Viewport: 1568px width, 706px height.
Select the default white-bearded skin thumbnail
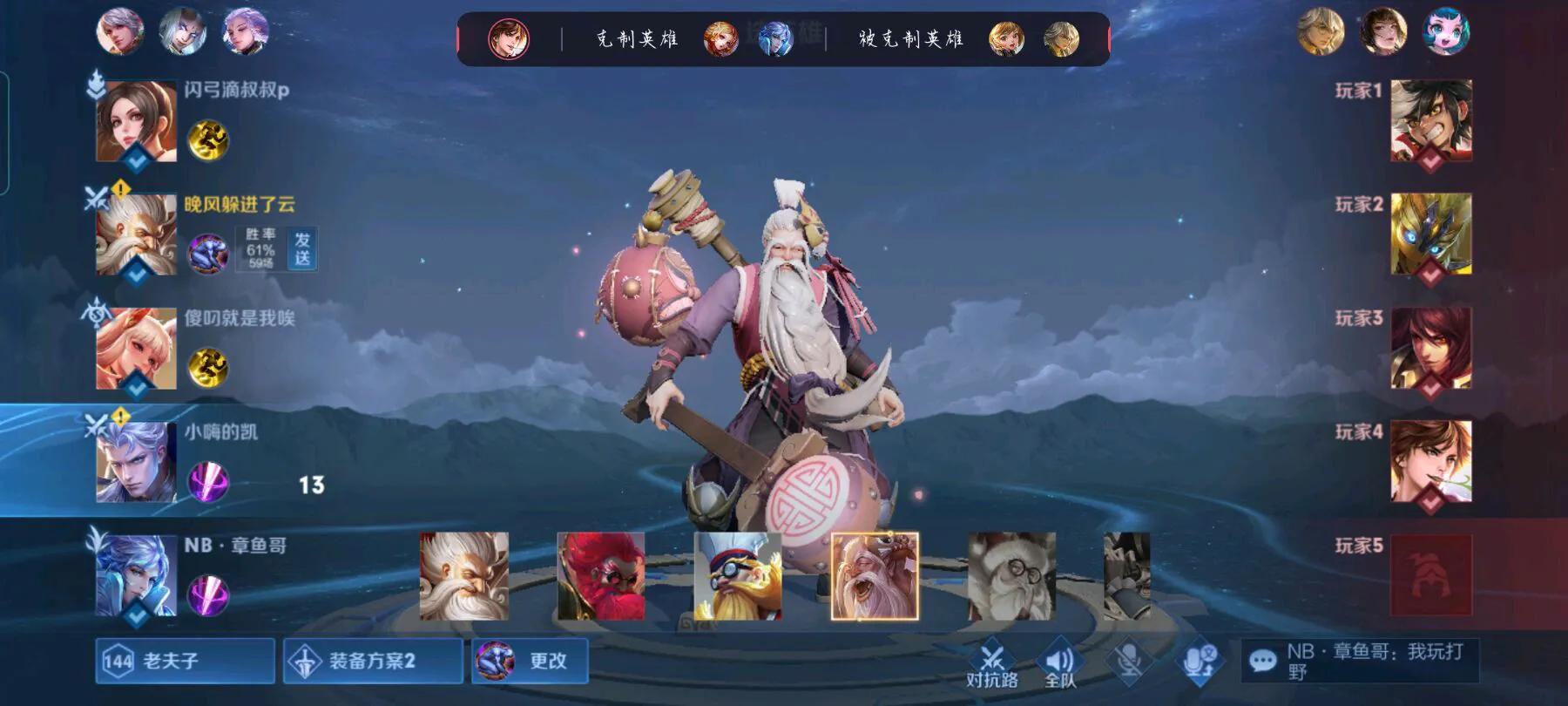pyautogui.click(x=464, y=576)
